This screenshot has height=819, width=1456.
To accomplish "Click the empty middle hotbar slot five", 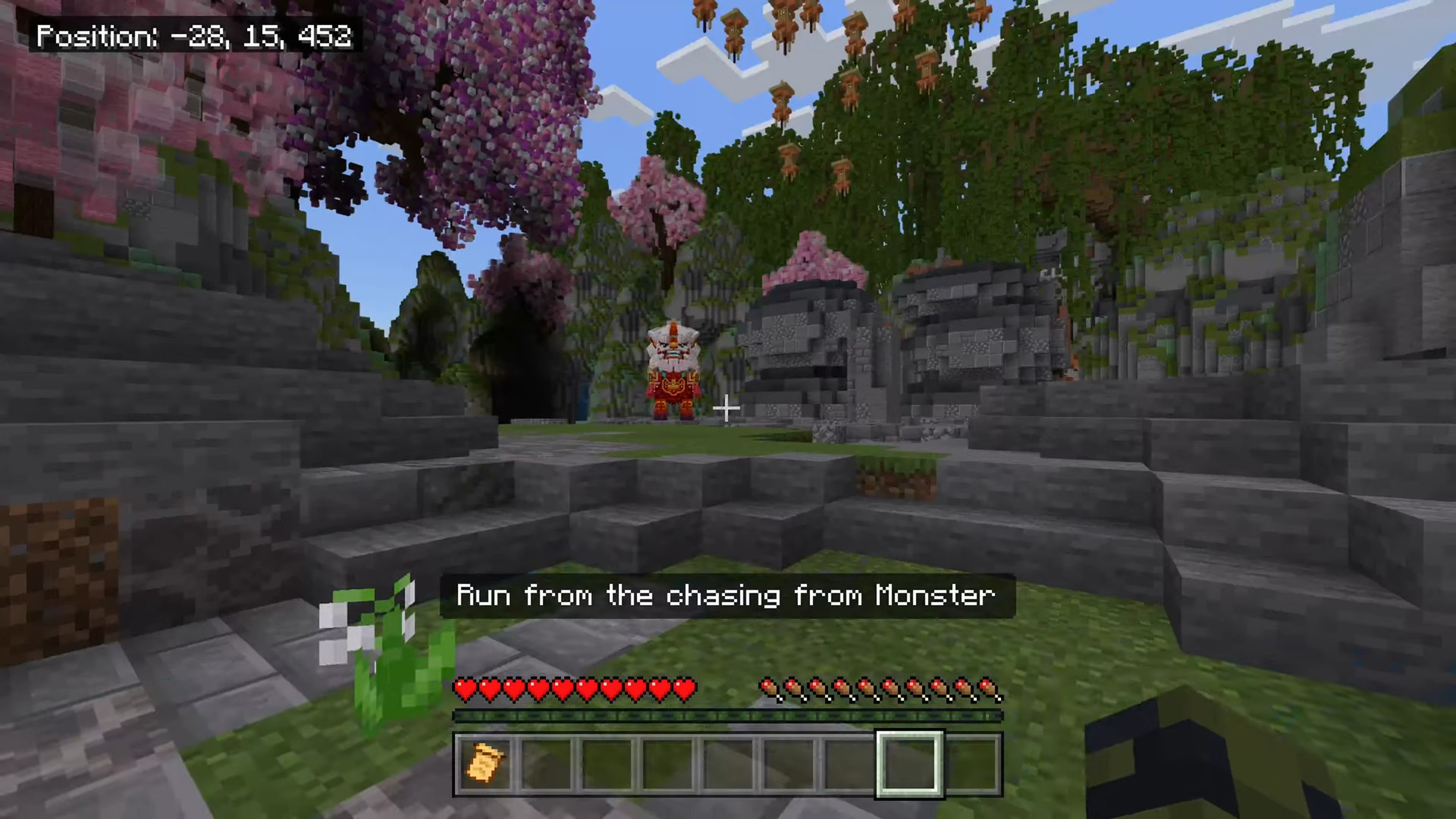I will click(x=727, y=762).
